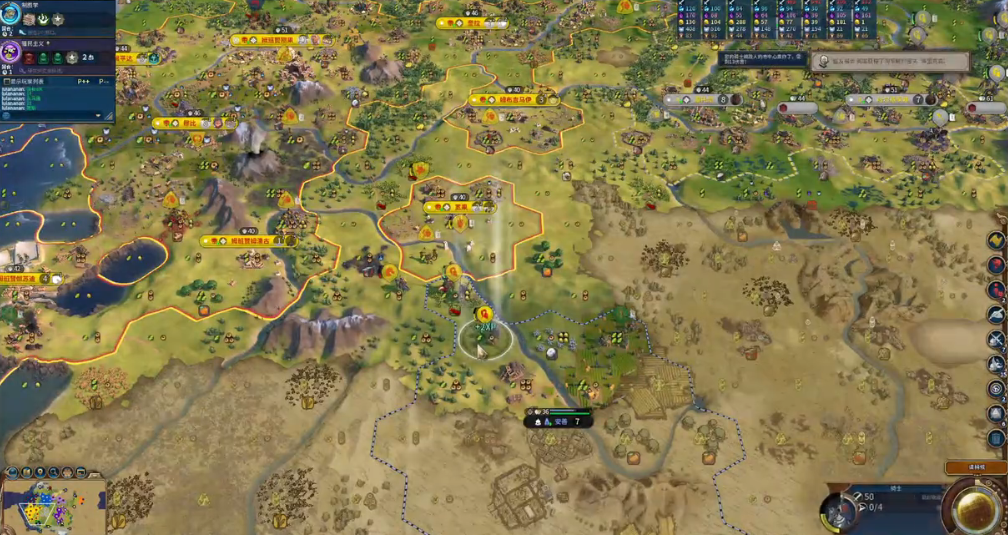Select the highlighted unit with white ring

(x=485, y=340)
